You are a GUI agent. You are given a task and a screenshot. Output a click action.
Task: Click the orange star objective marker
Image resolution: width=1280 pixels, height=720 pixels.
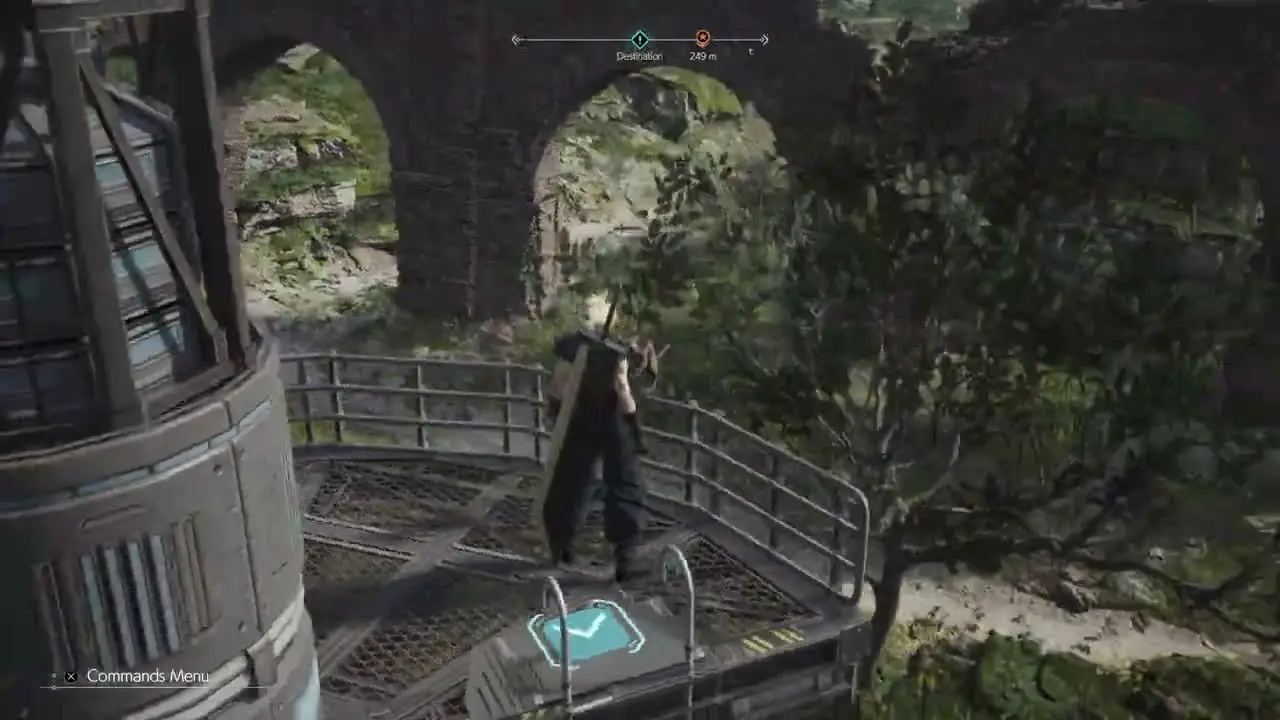tap(703, 39)
